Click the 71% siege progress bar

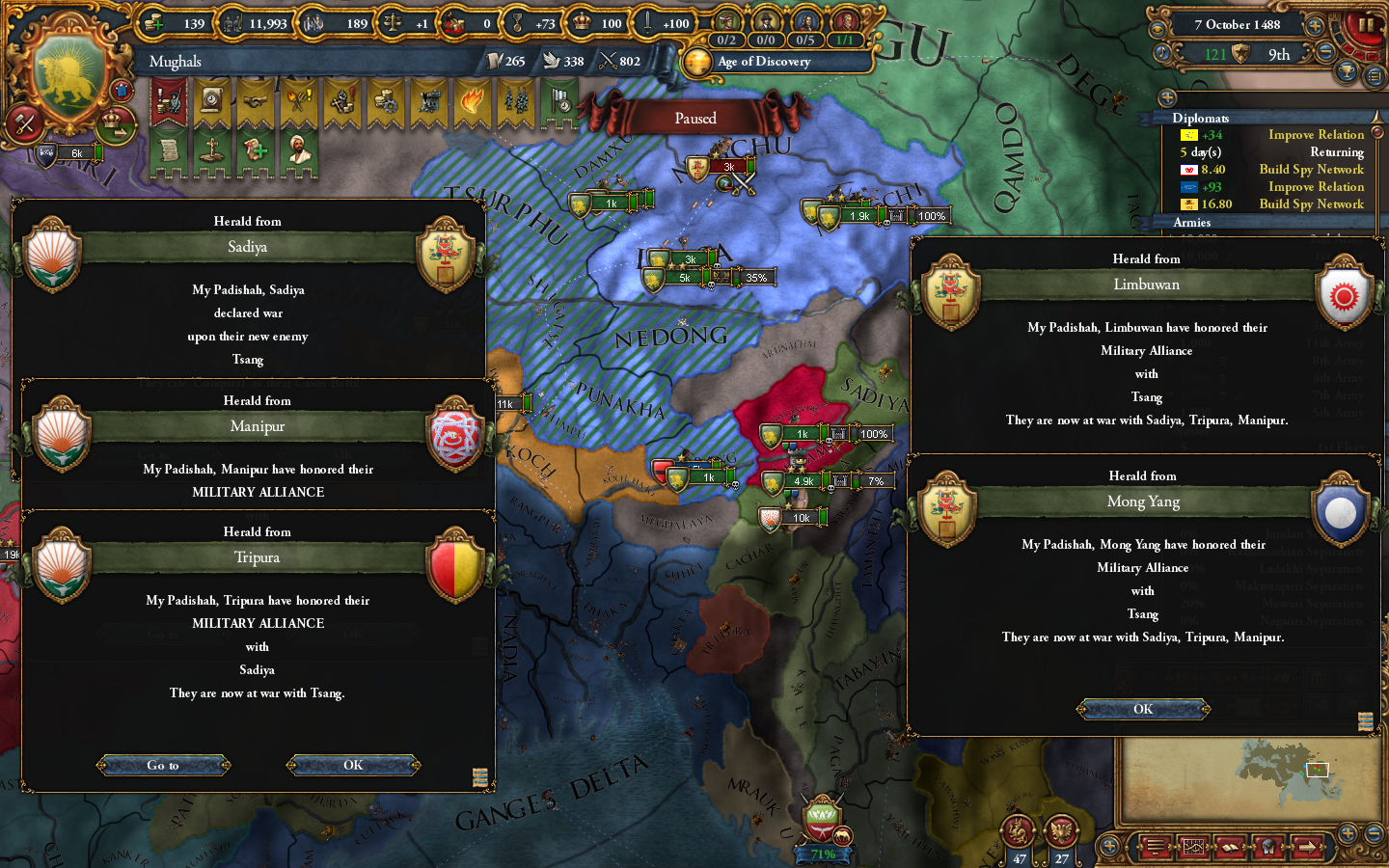pos(822,854)
